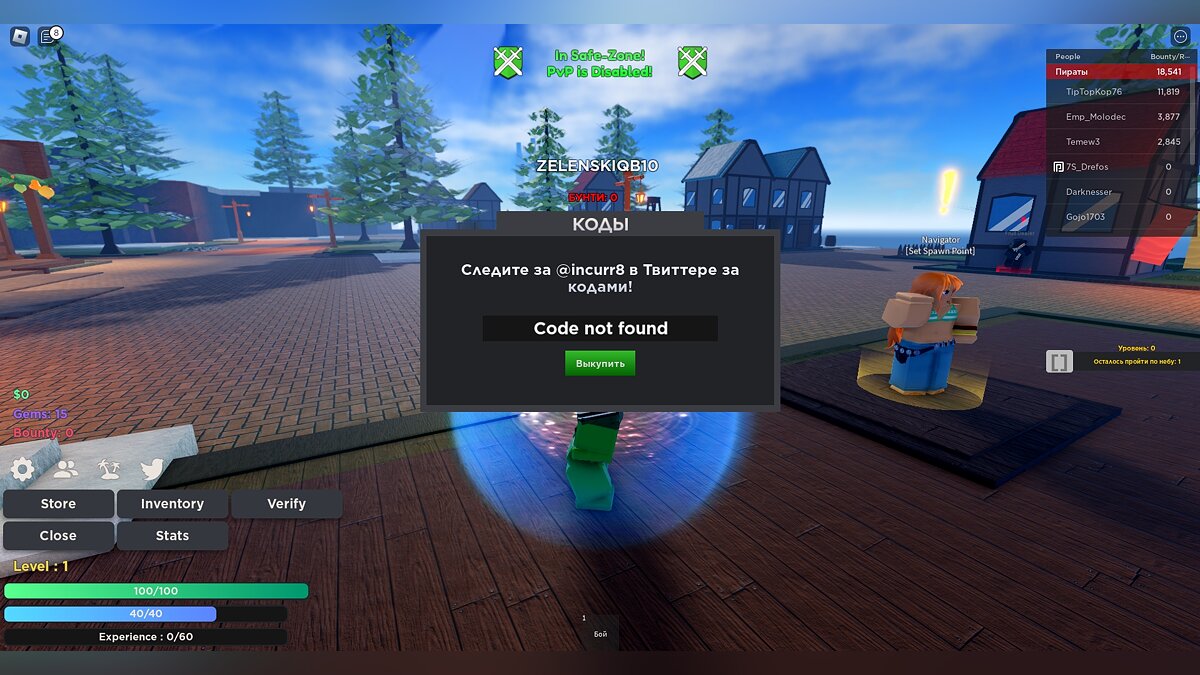Choose player Temew3 from the list
The height and width of the screenshot is (675, 1200).
(1083, 142)
